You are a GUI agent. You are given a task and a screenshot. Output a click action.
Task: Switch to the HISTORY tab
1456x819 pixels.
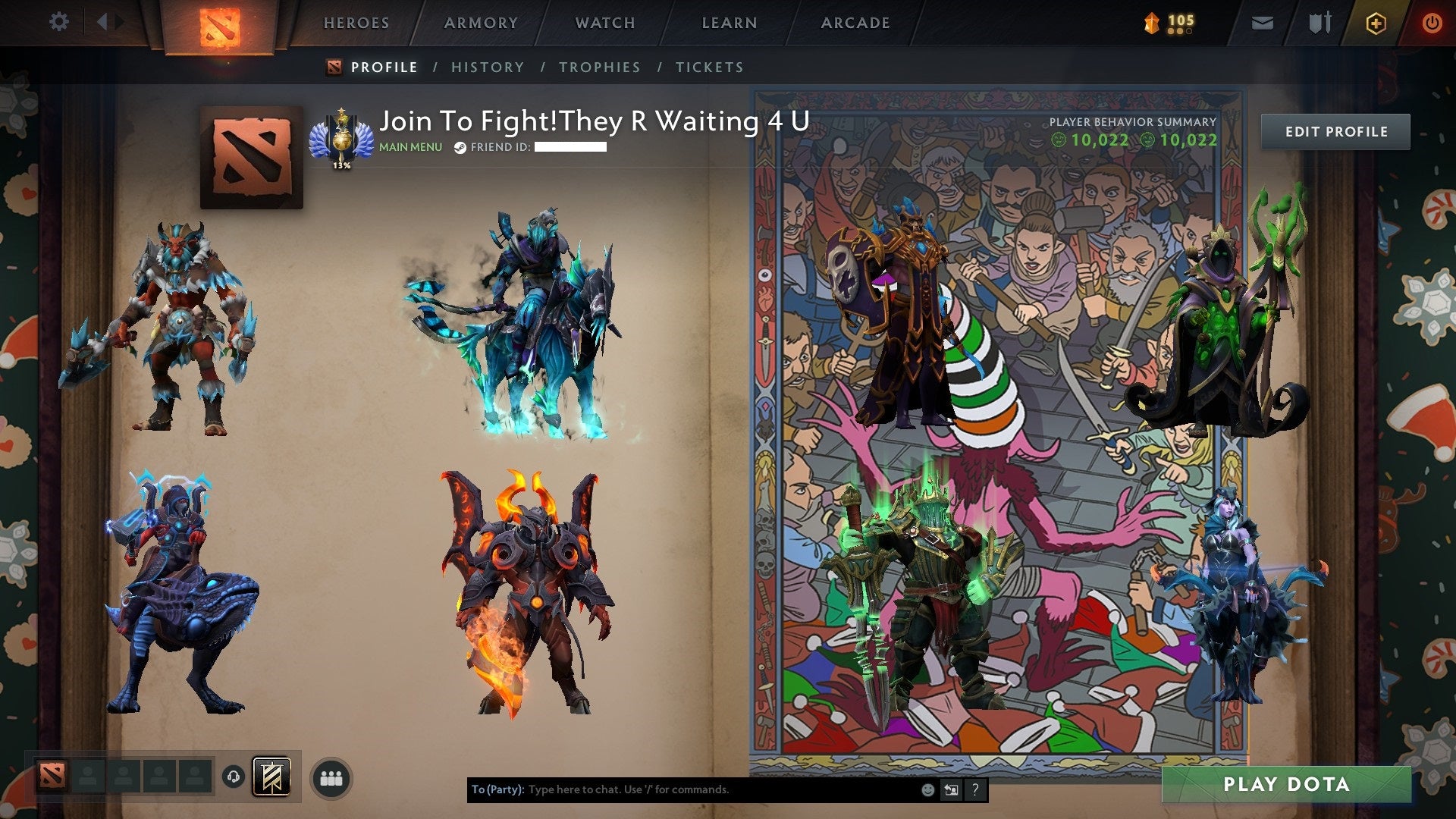(x=486, y=67)
